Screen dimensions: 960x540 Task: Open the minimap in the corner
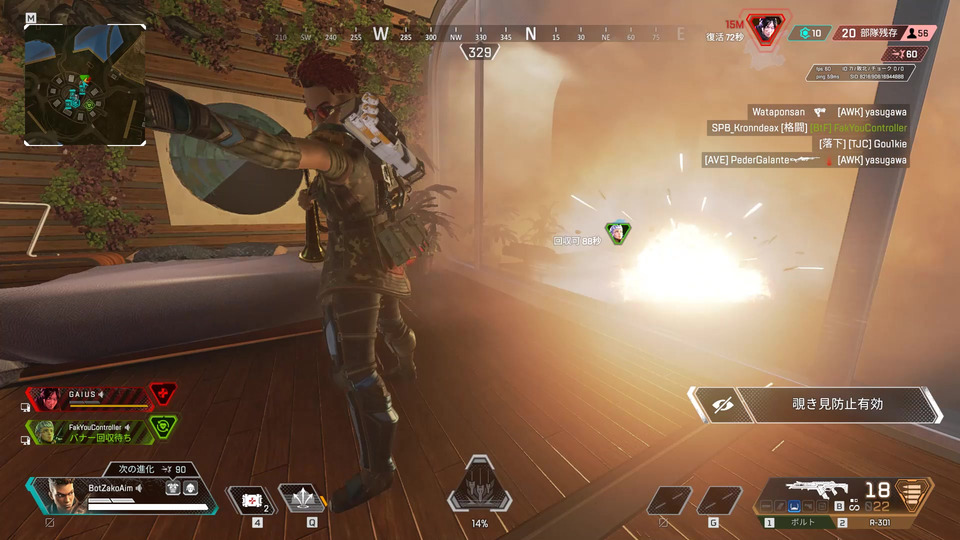[x=84, y=85]
